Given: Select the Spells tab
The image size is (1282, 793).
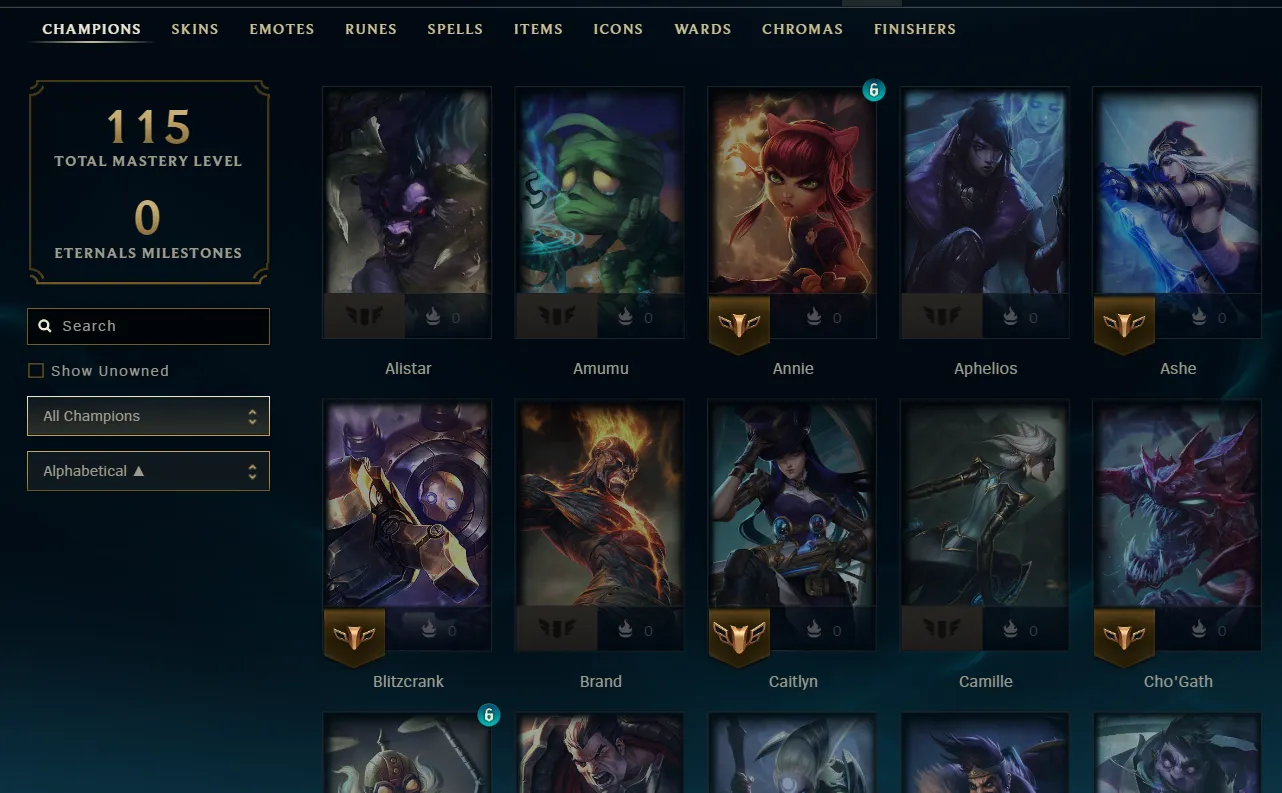Looking at the screenshot, I should 455,29.
